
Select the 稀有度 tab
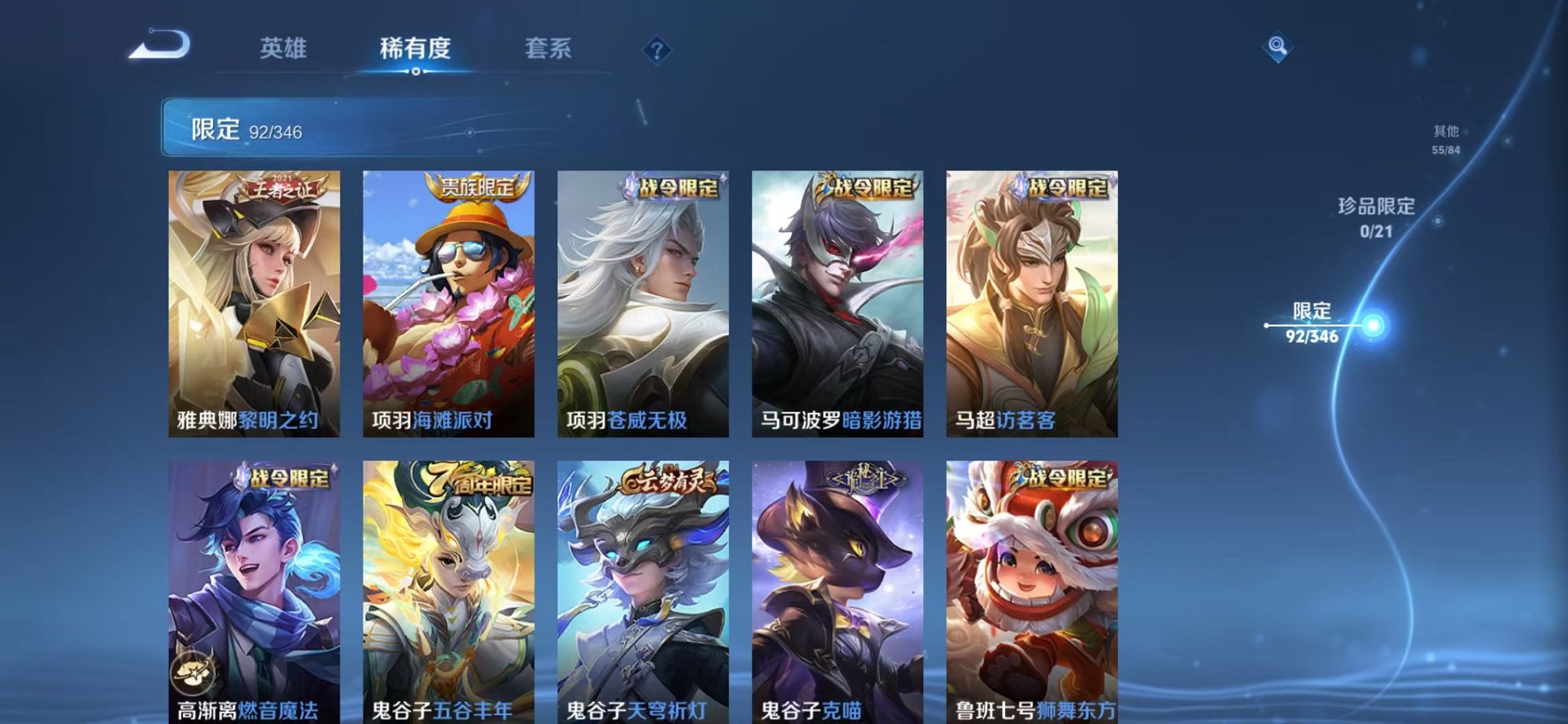[416, 49]
